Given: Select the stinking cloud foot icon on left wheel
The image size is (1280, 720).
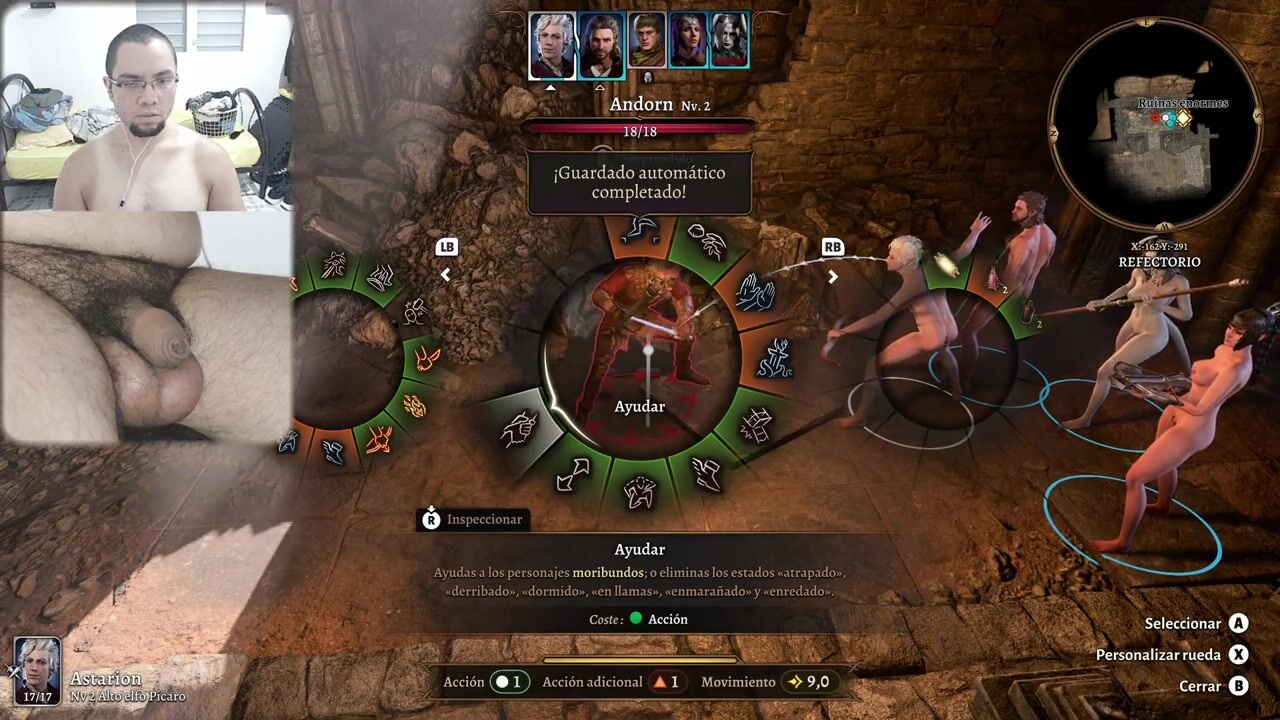Looking at the screenshot, I should coord(381,278).
